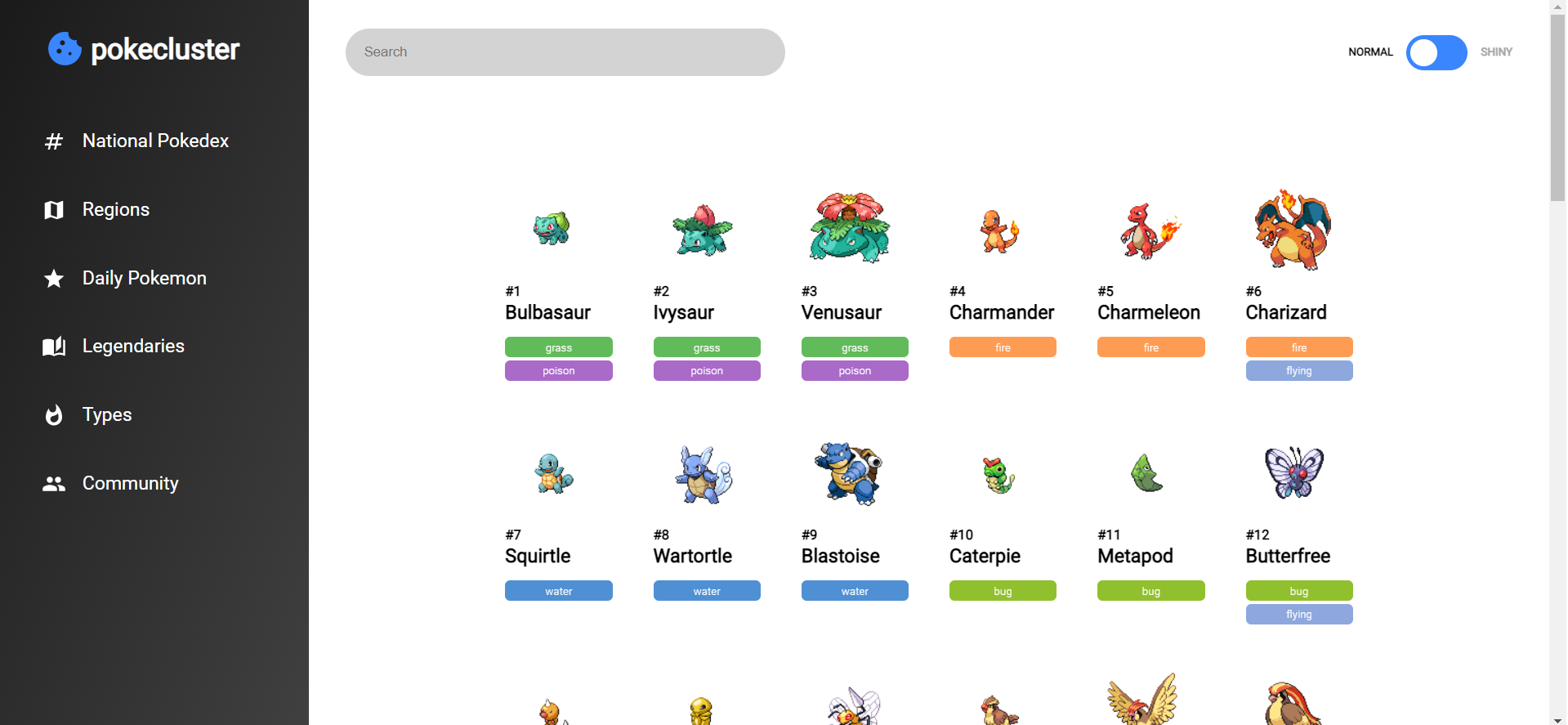Open Venusaur's detail page

[x=842, y=311]
